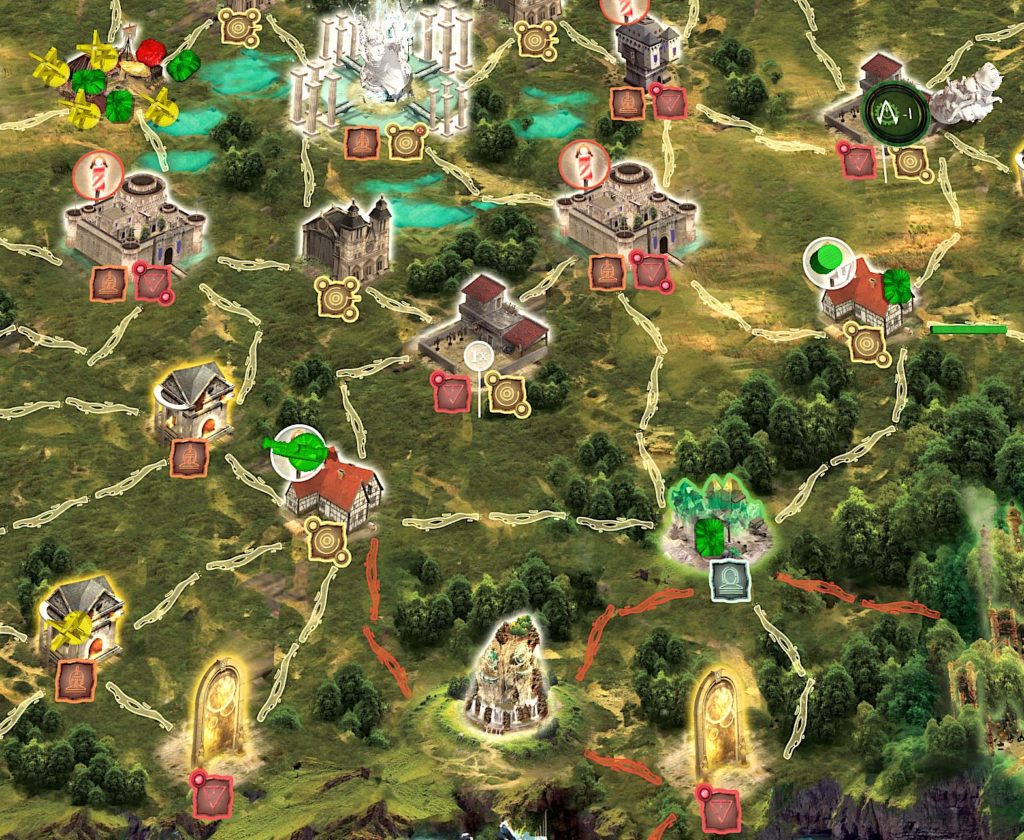Select the green cylinder token badge

pos(827,261)
